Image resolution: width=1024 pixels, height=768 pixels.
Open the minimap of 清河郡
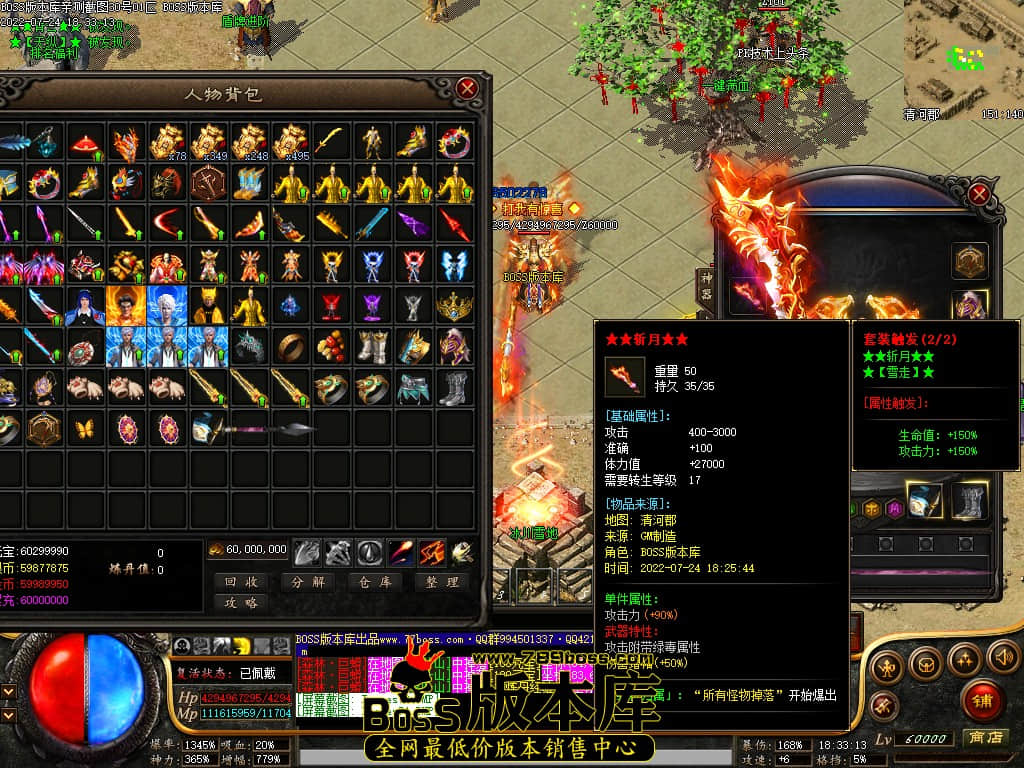click(963, 55)
